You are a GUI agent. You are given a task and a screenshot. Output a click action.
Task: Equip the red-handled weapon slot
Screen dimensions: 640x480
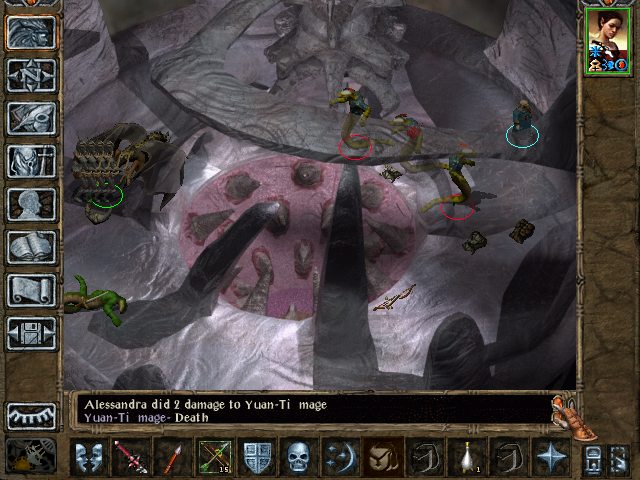point(130,457)
